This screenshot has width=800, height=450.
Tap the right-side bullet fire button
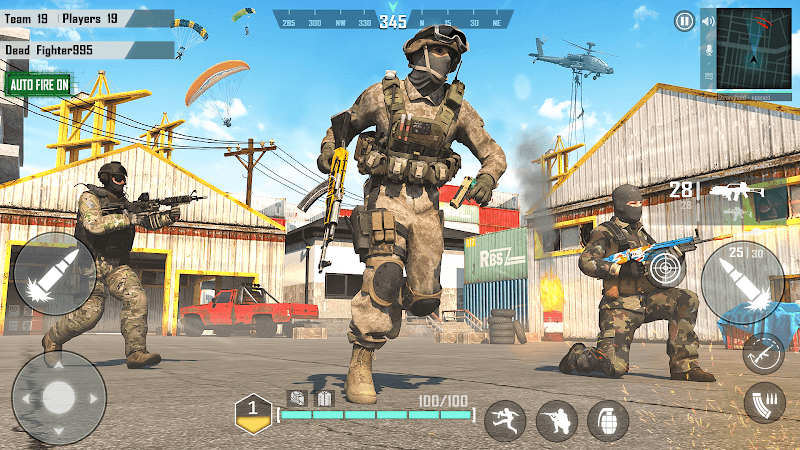[742, 283]
